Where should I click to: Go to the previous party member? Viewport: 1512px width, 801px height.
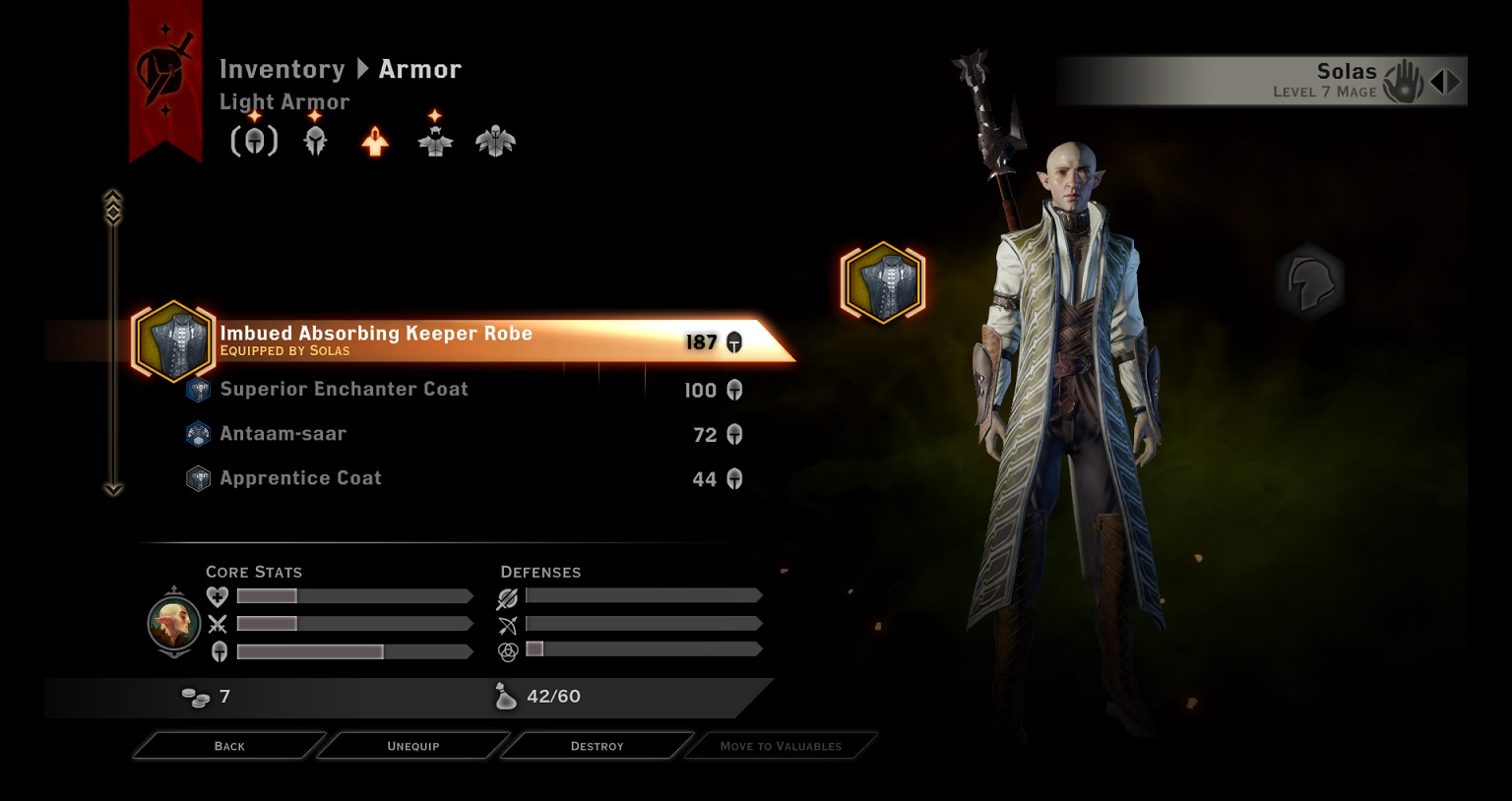point(1437,82)
